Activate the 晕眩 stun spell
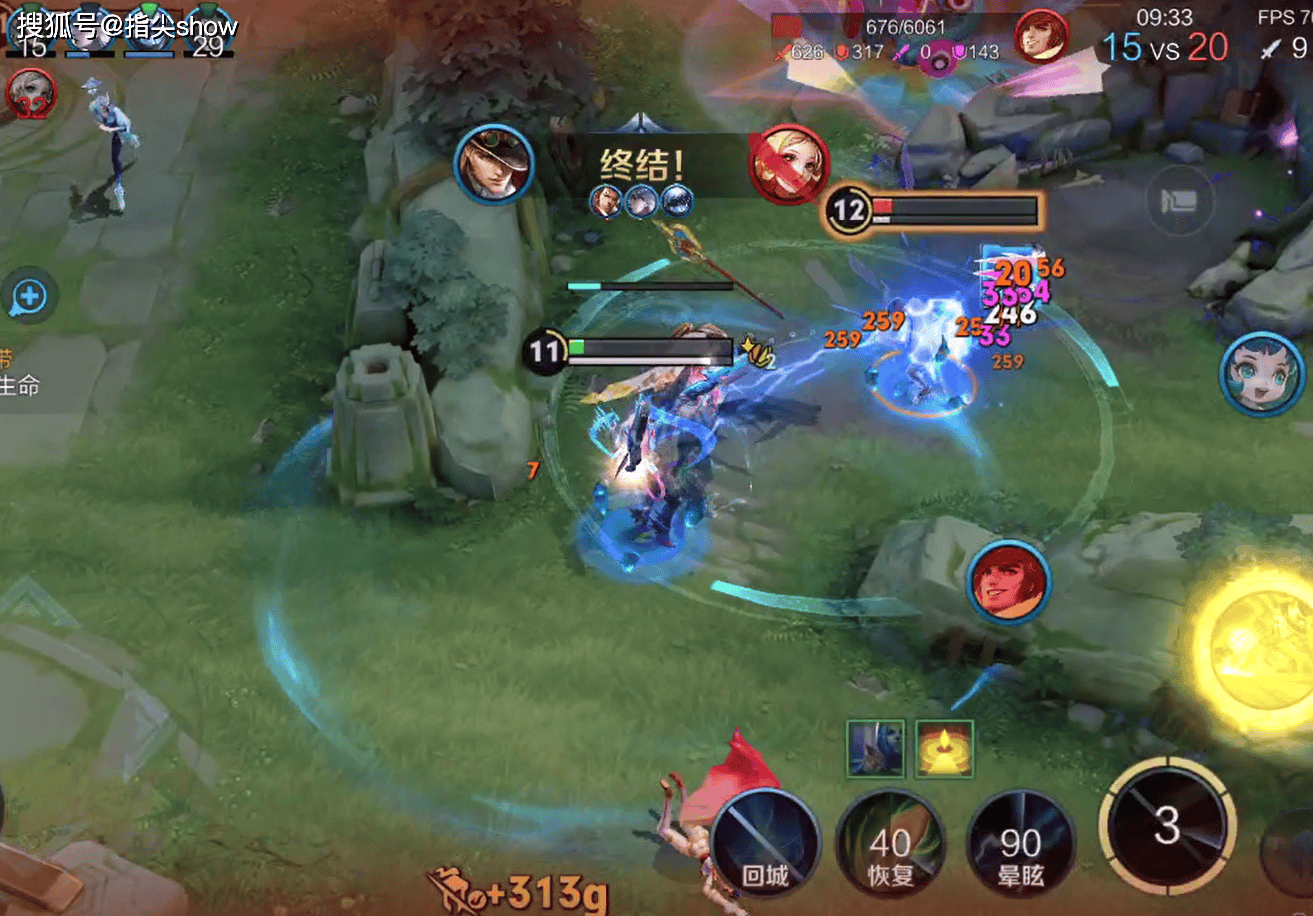The width and height of the screenshot is (1313, 916). (1020, 844)
